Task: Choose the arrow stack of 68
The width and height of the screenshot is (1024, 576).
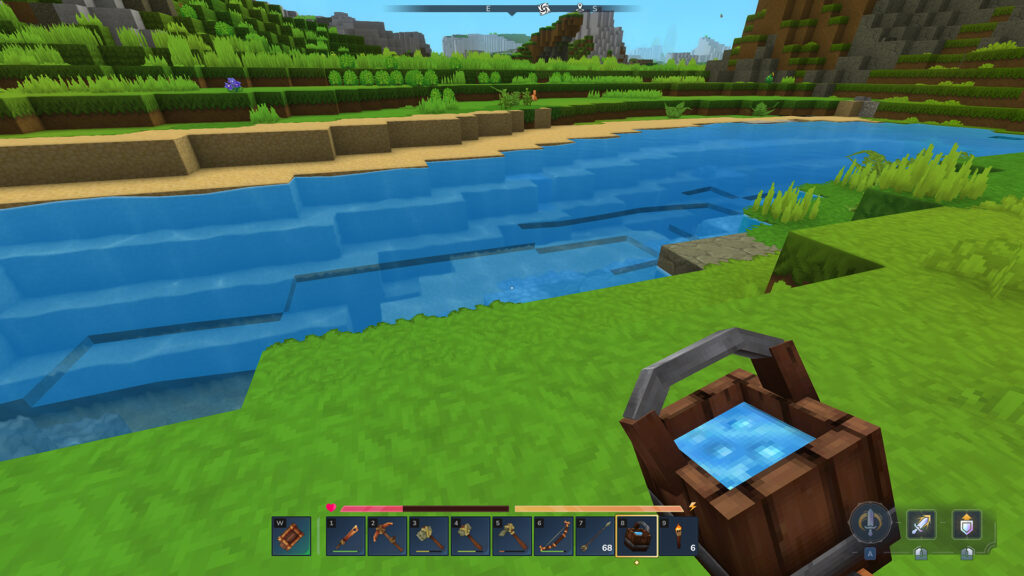Action: 595,536
